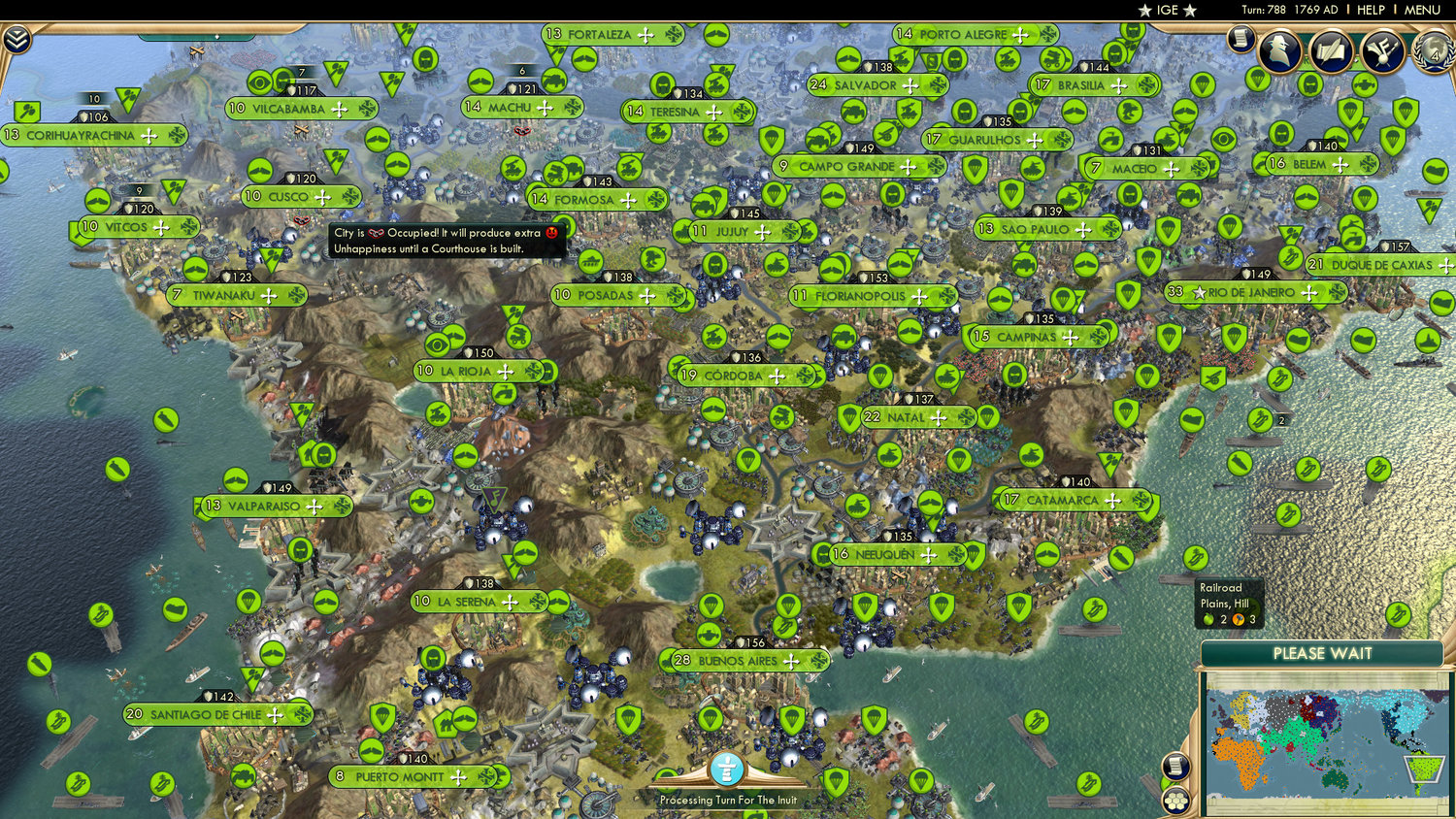1456x819 pixels.
Task: Open the MENU from the top bar
Action: [x=1423, y=10]
